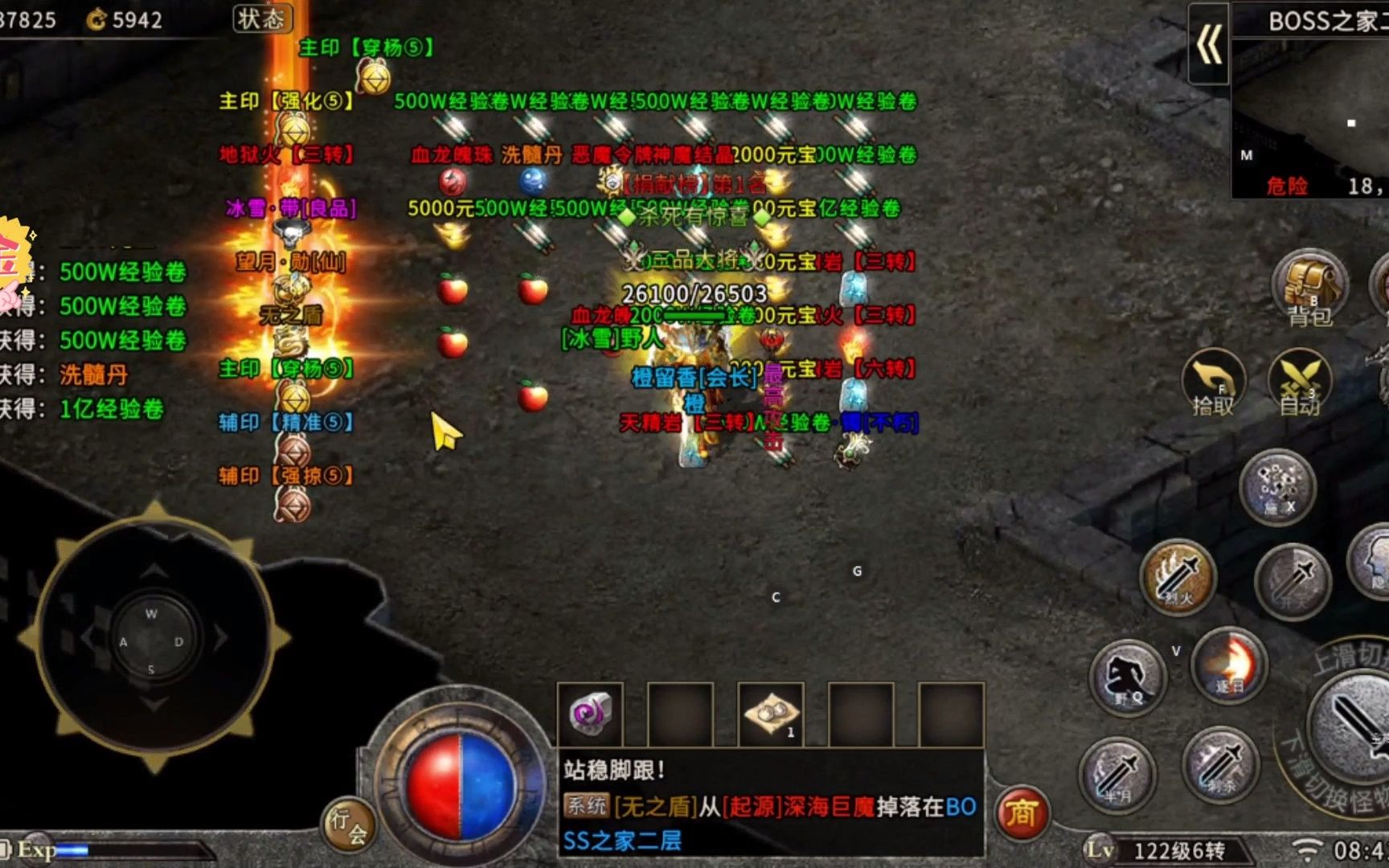Open the system chat message box
Image resolution: width=1389 pixels, height=868 pixels.
coord(770,805)
